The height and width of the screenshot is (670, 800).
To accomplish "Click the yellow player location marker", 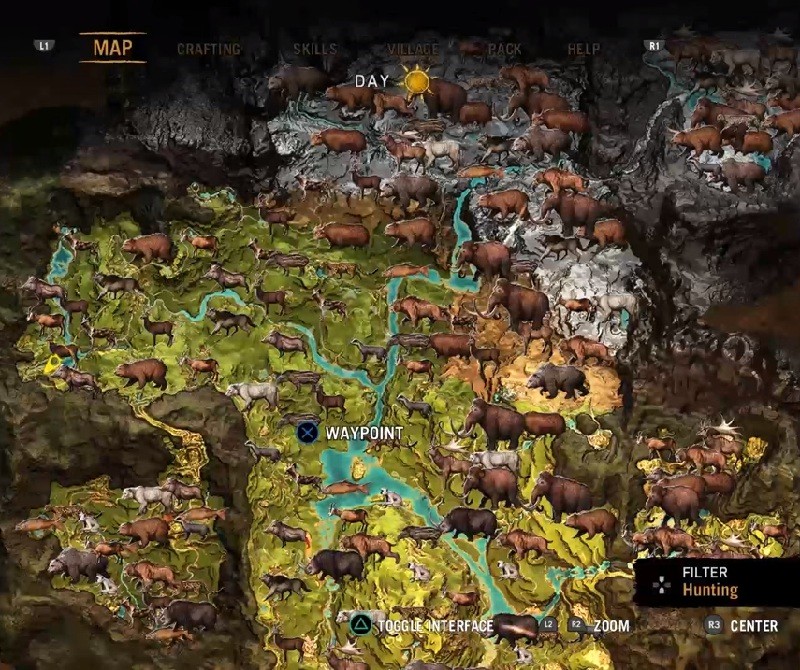I will click(52, 366).
